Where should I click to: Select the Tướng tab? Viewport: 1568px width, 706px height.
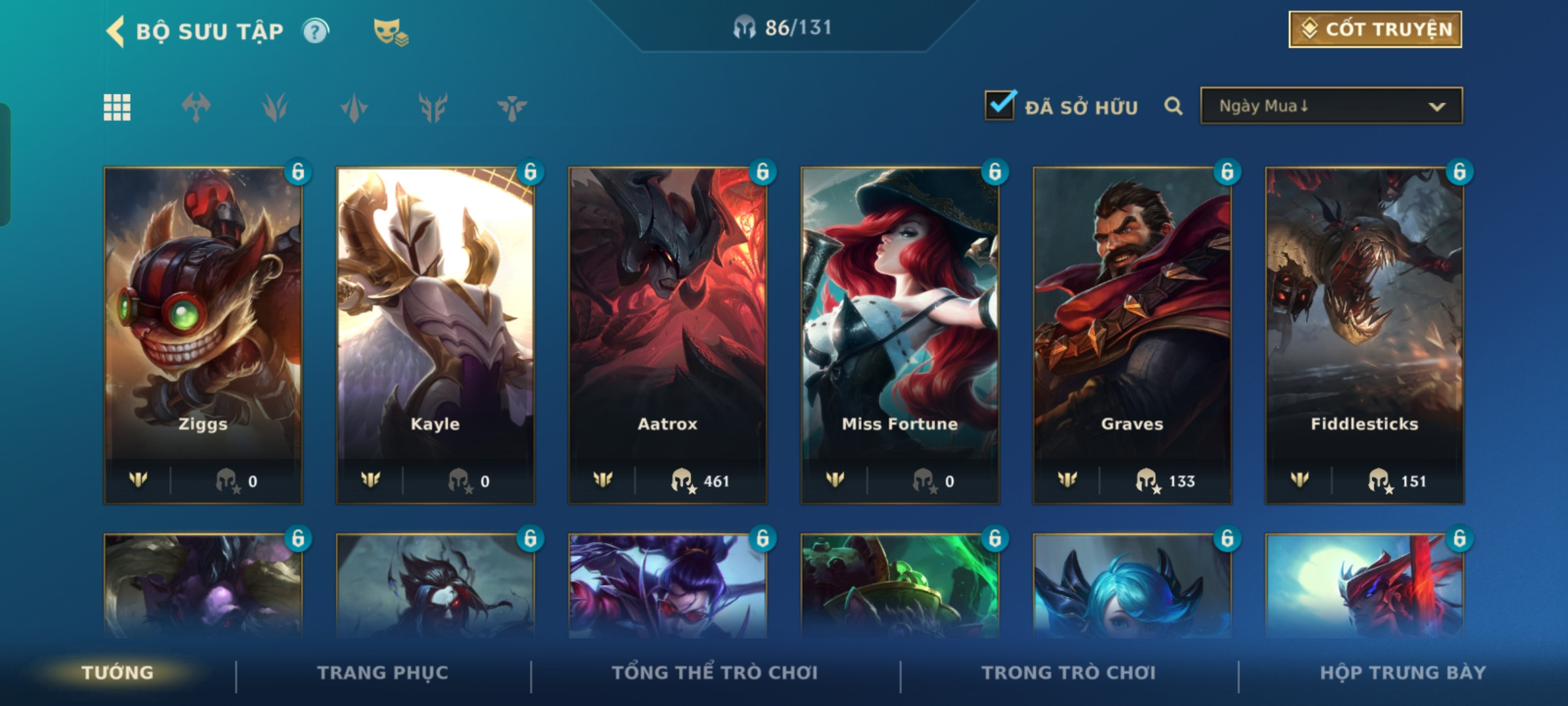point(118,673)
